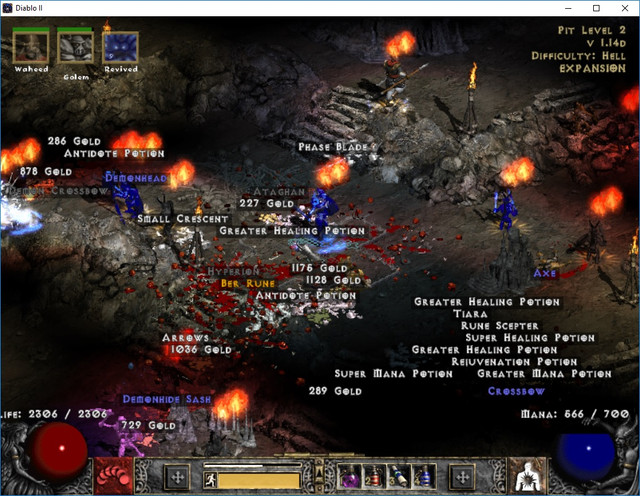Pick up the Phase Blade label
Image resolution: width=640 pixels, height=496 pixels.
tap(336, 147)
